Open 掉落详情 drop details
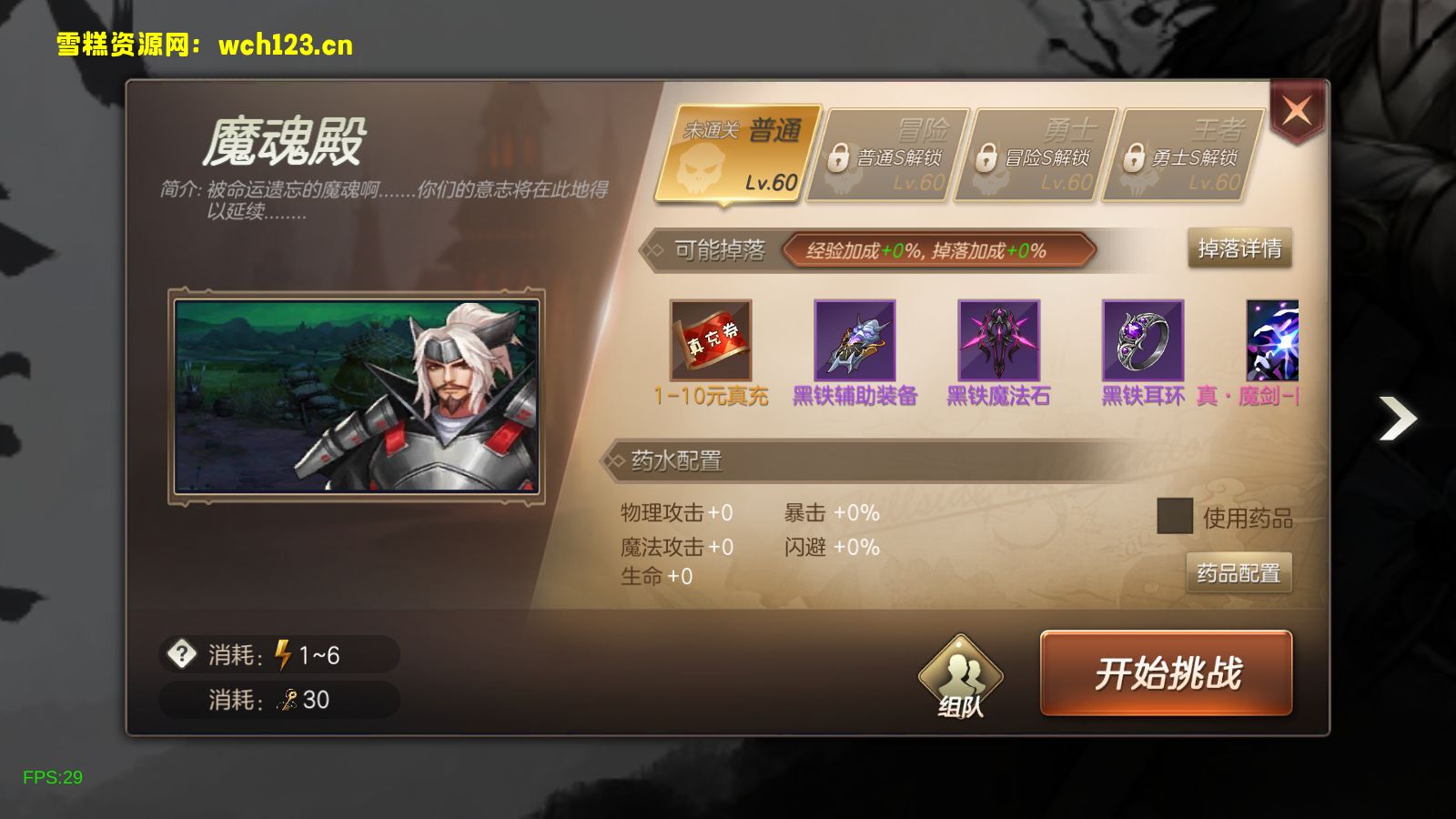 point(1239,248)
